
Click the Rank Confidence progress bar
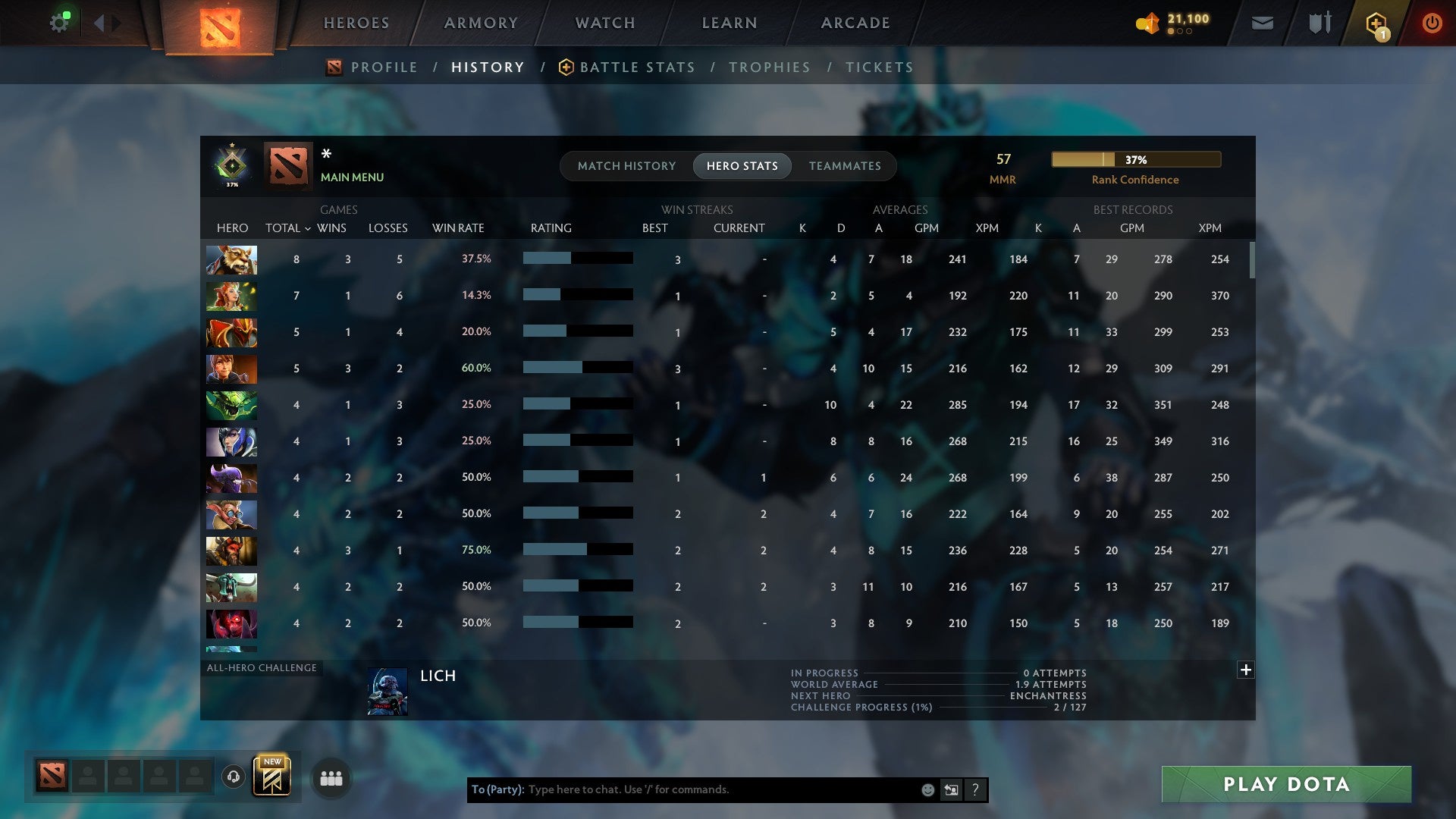(1135, 159)
